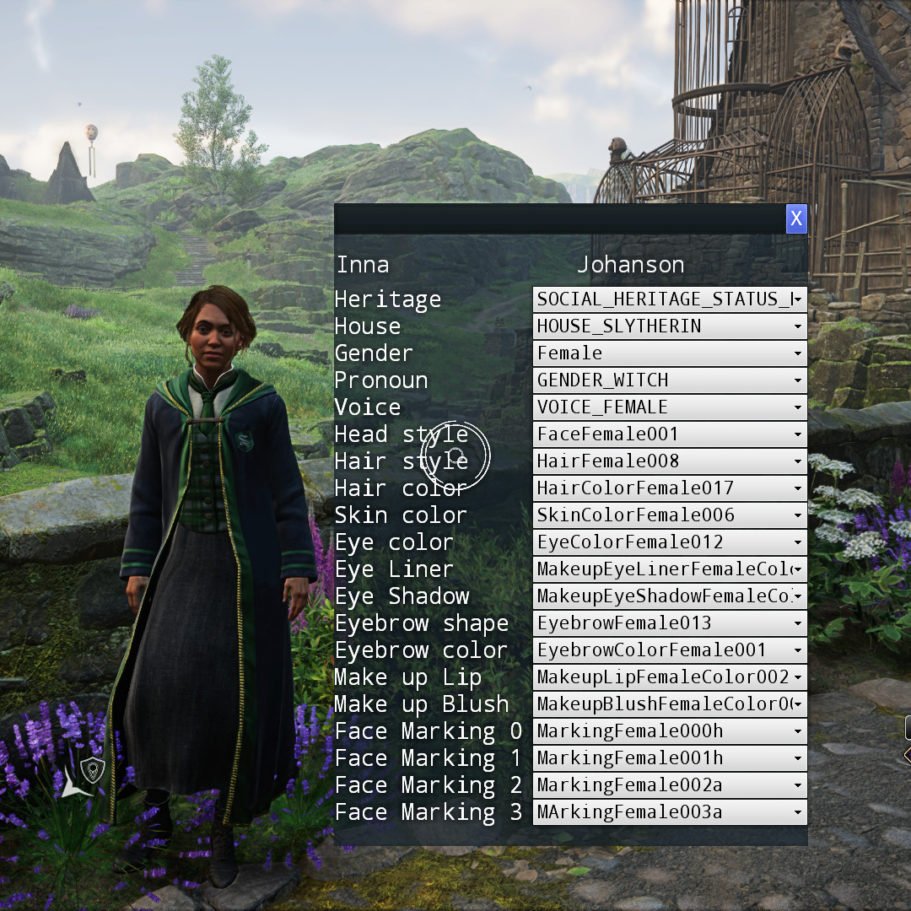Select the Make up Lip dropdown

click(669, 677)
